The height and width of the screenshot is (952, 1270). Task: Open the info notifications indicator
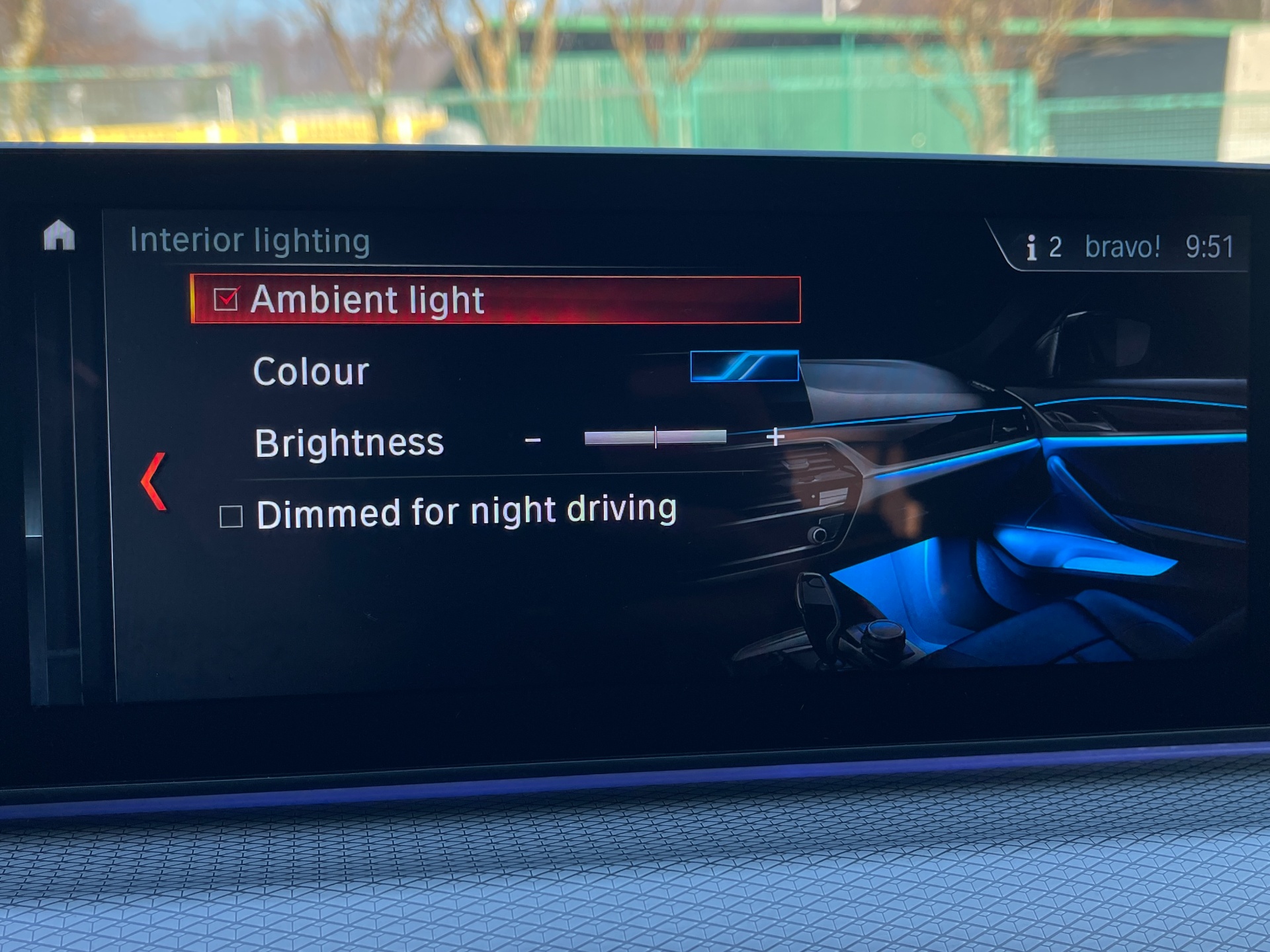click(1042, 247)
